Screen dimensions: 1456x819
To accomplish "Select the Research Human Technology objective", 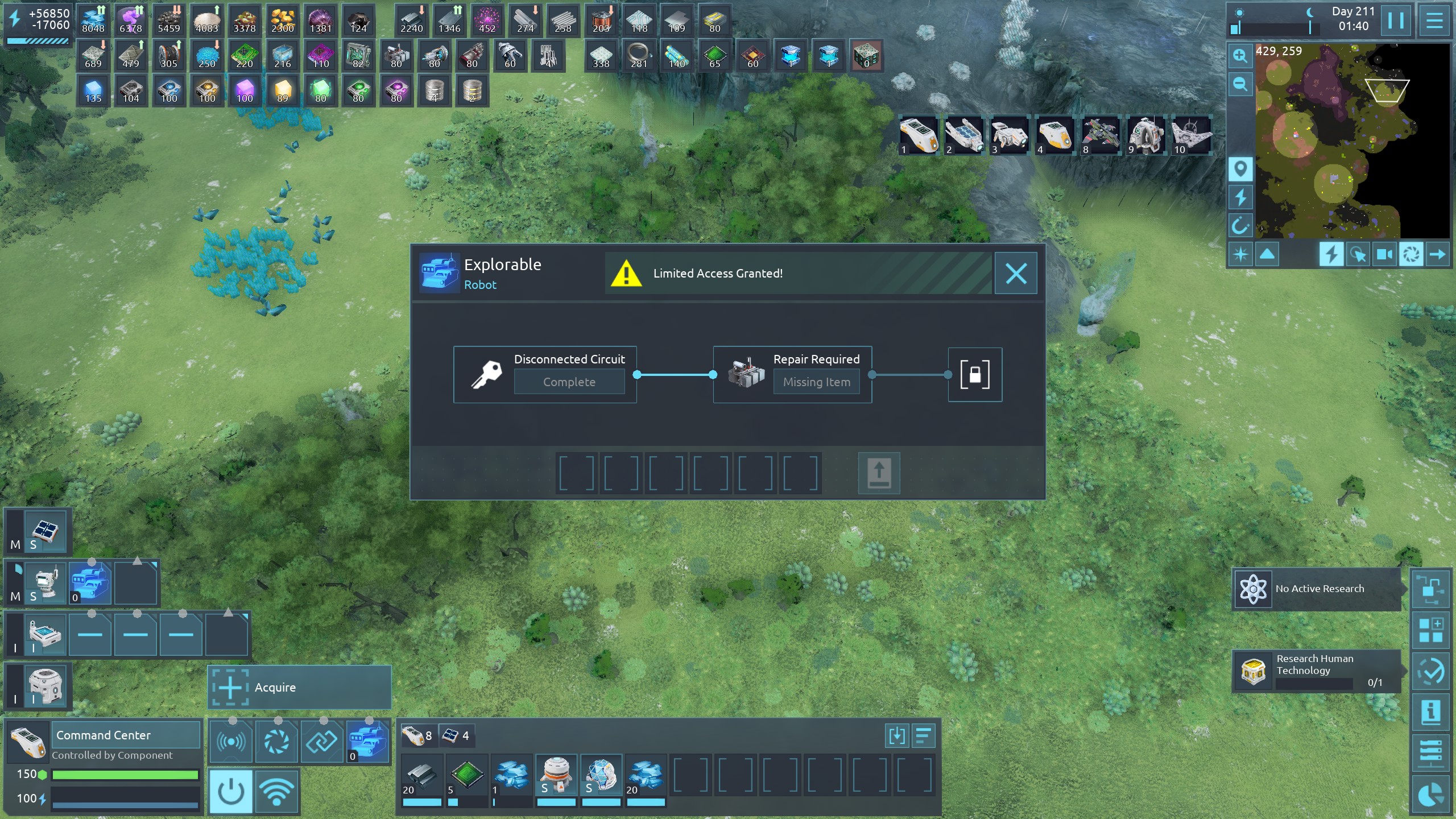I will [1316, 671].
